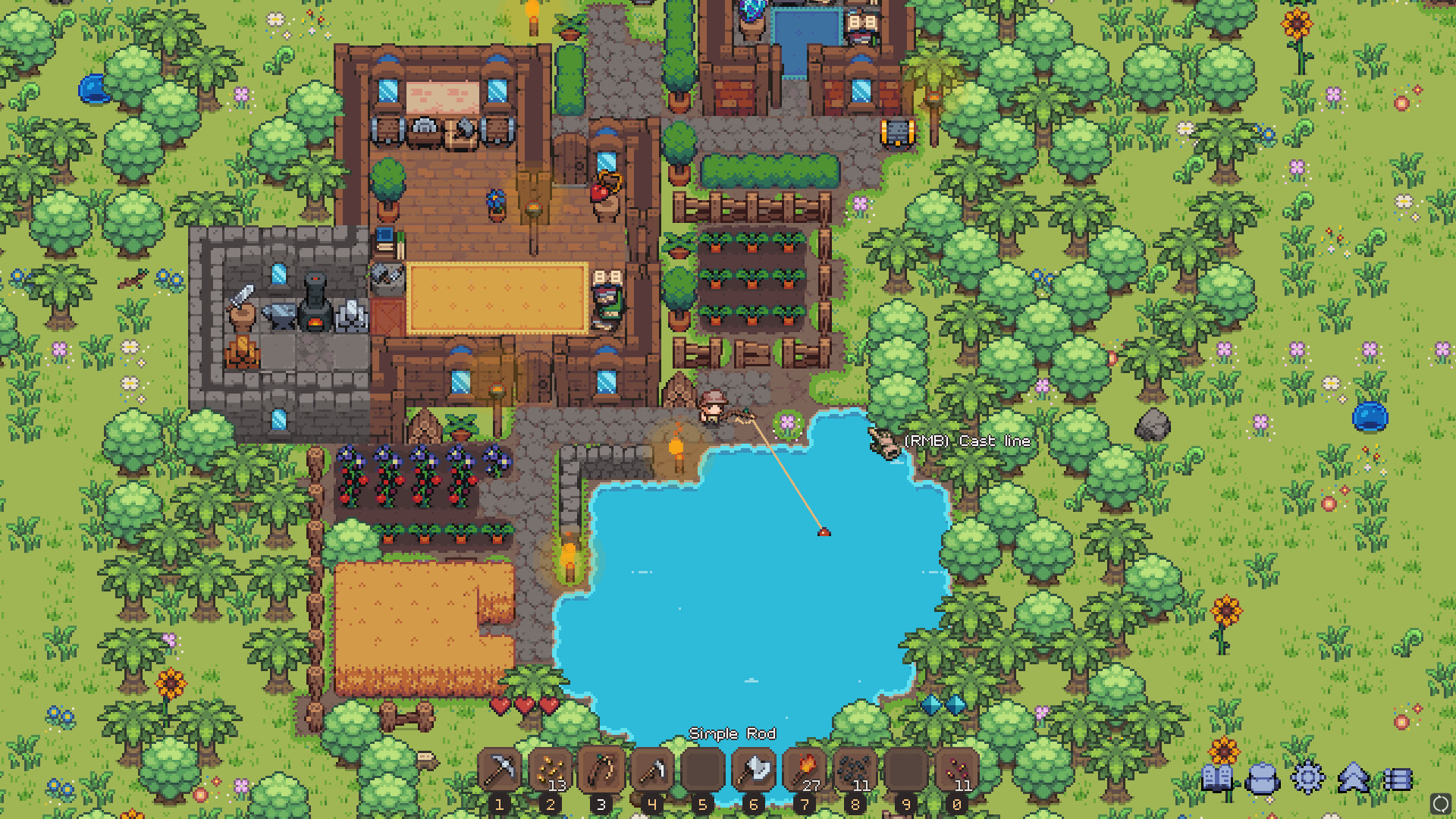Click empty hotbar slot 5

[x=703, y=772]
